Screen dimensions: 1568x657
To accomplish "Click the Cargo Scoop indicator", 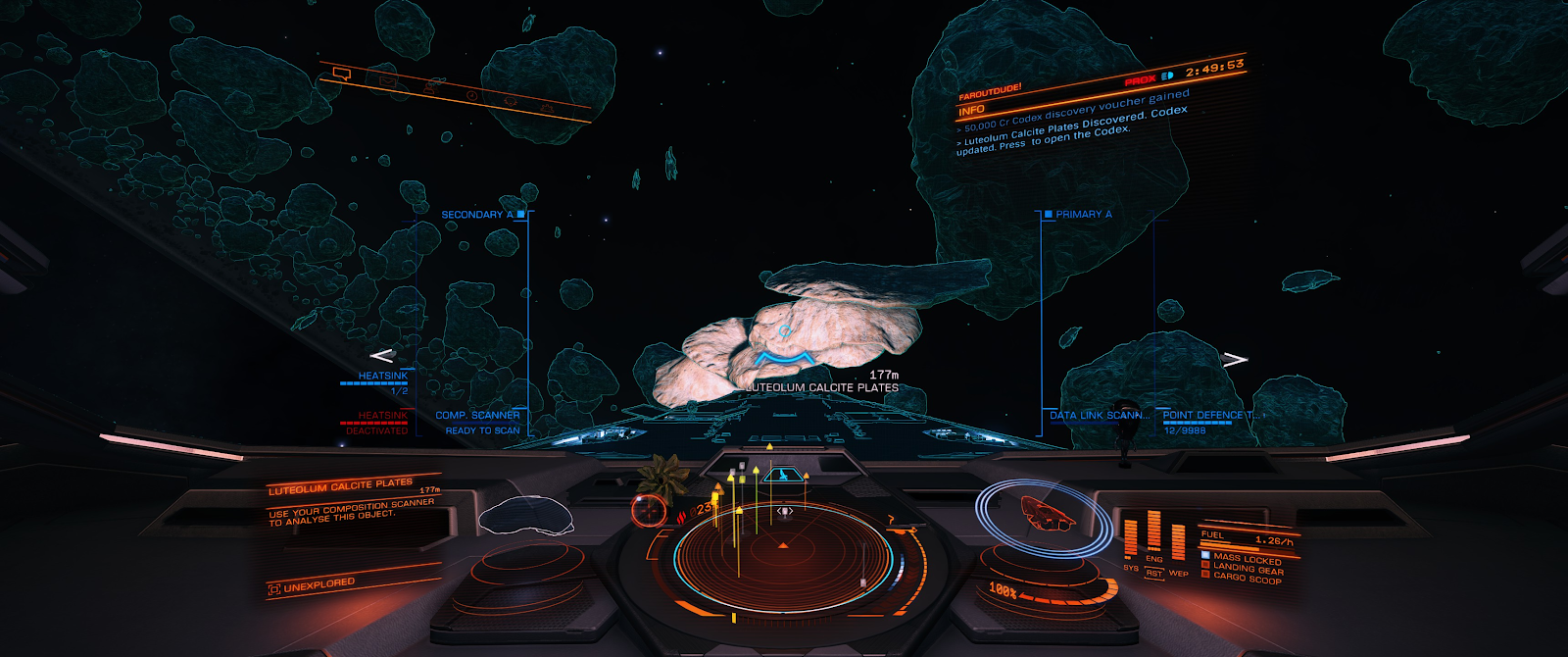I will point(1246,578).
